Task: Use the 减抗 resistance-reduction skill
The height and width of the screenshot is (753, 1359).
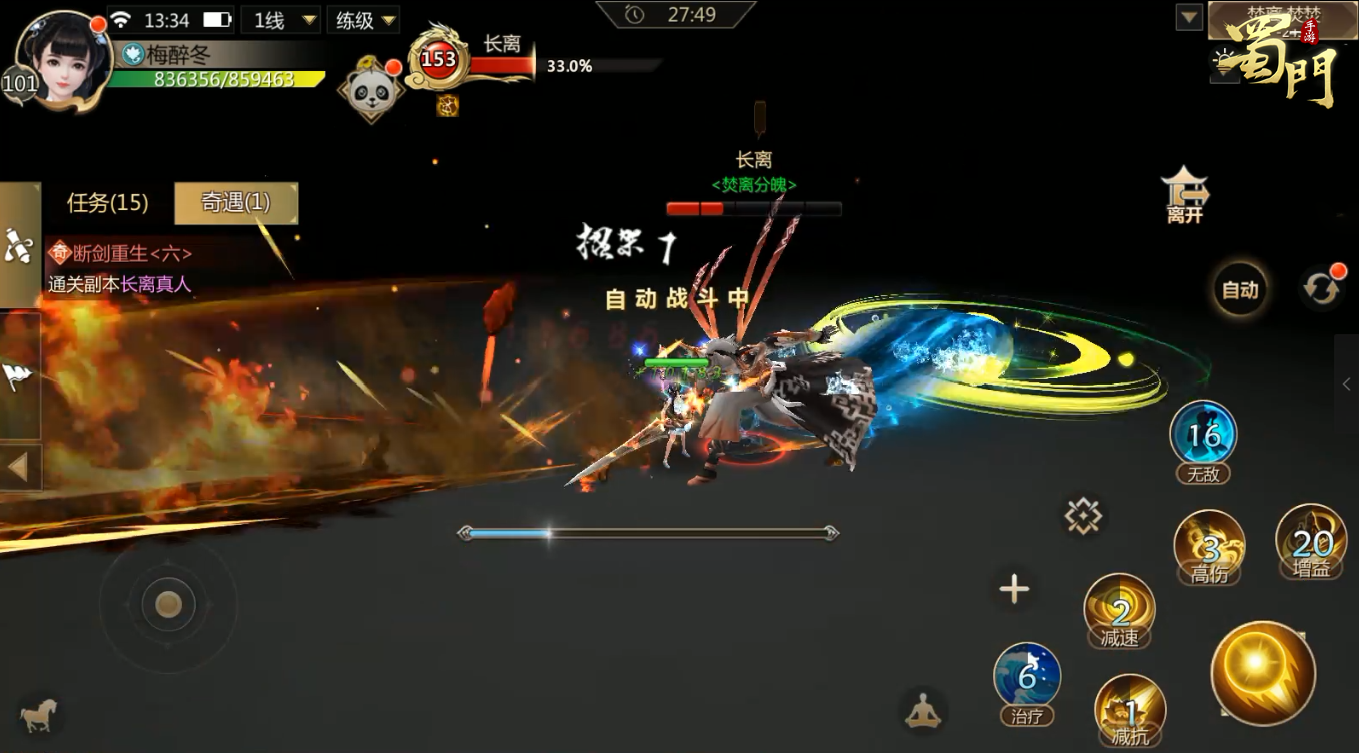Action: [1130, 709]
